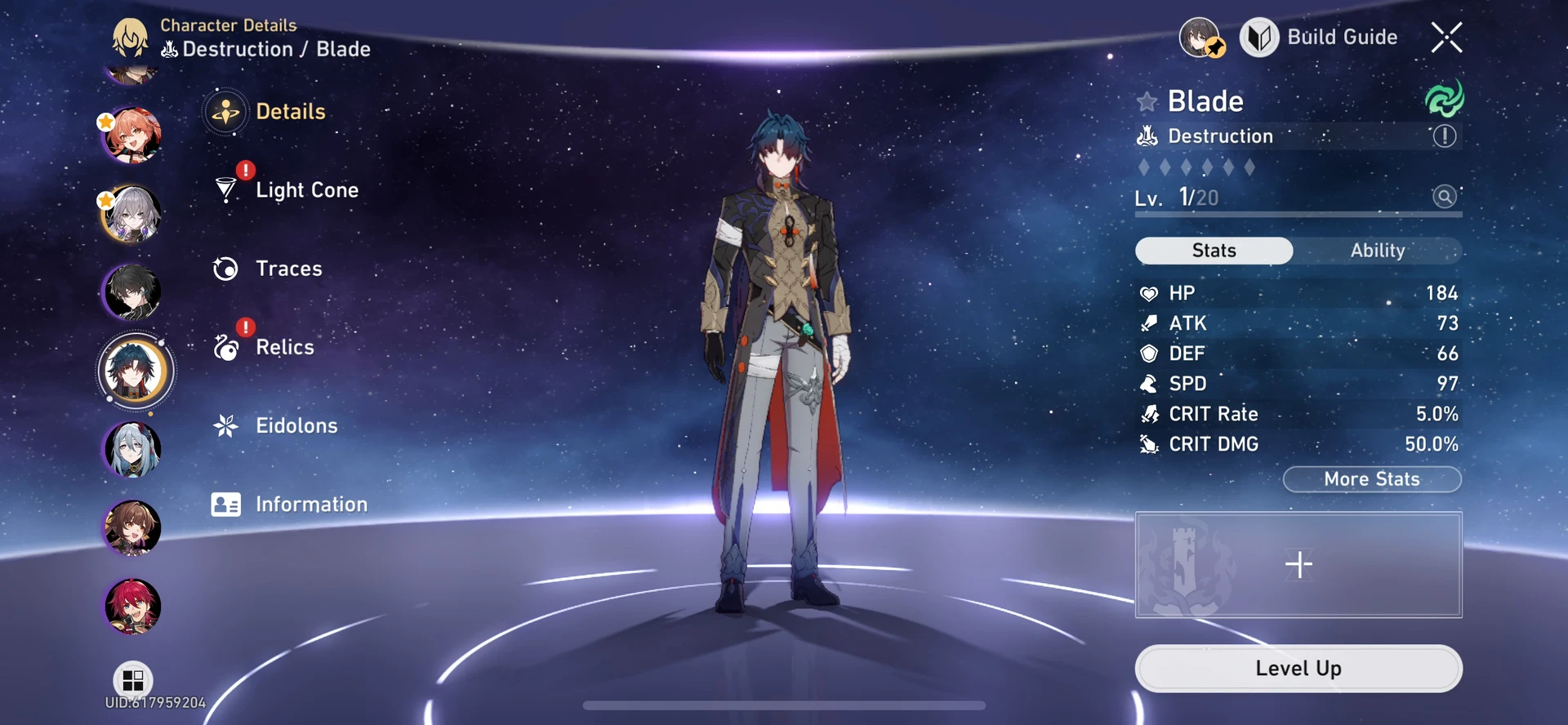Open the Relics section with alert badge
1568x725 pixels.
click(x=225, y=347)
